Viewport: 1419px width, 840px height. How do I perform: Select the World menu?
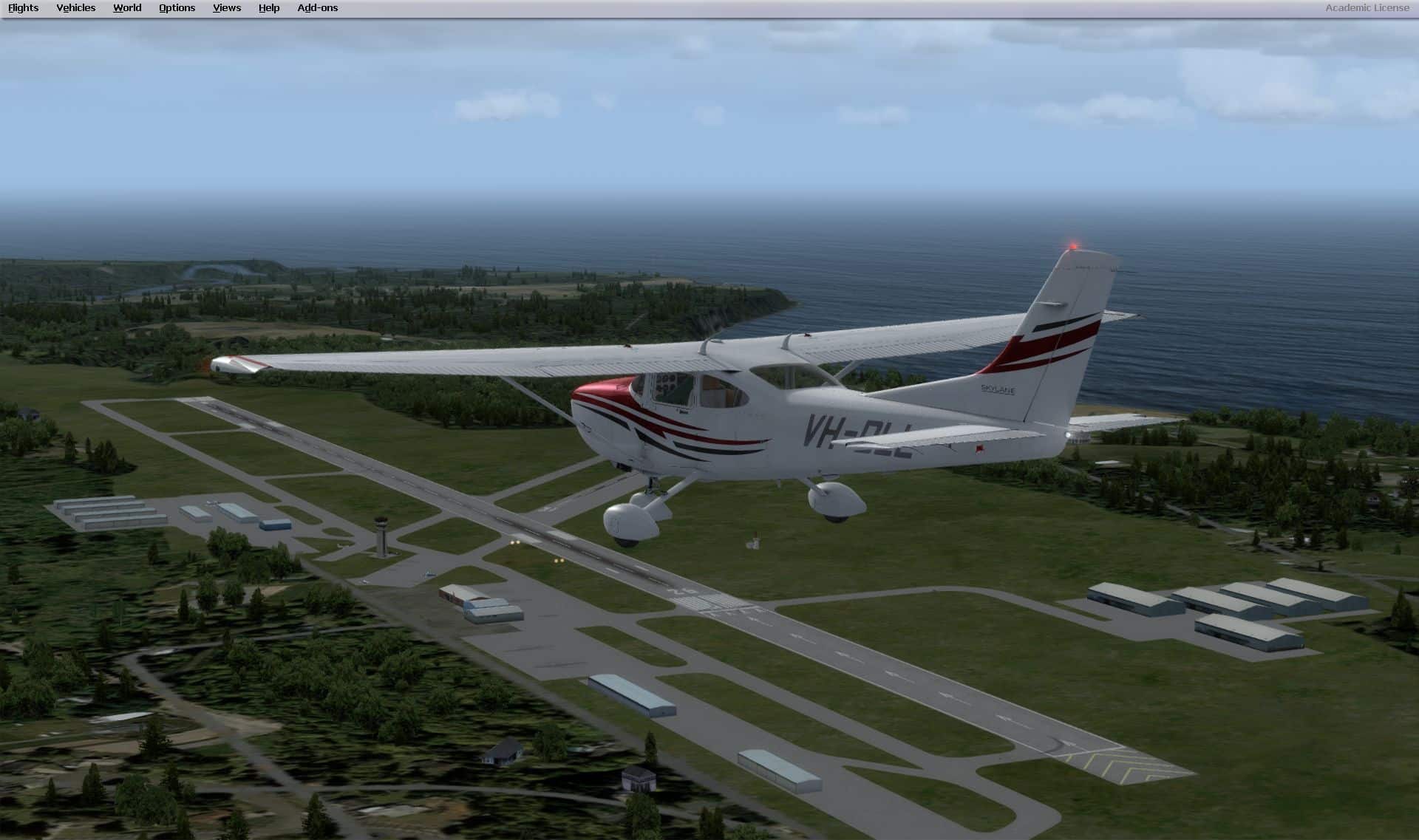point(127,8)
